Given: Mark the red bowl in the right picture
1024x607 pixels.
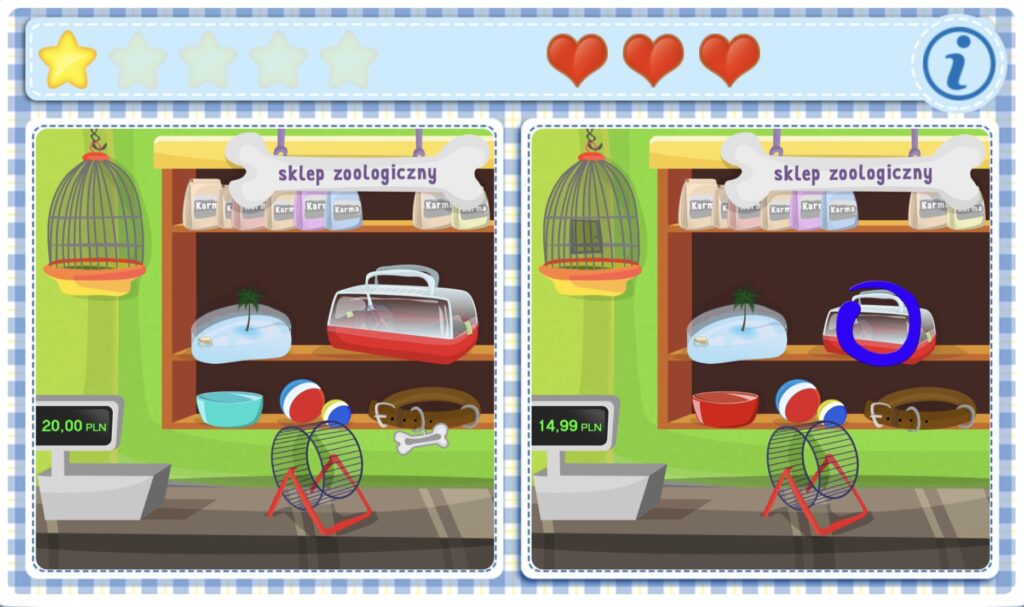Looking at the screenshot, I should point(725,408).
